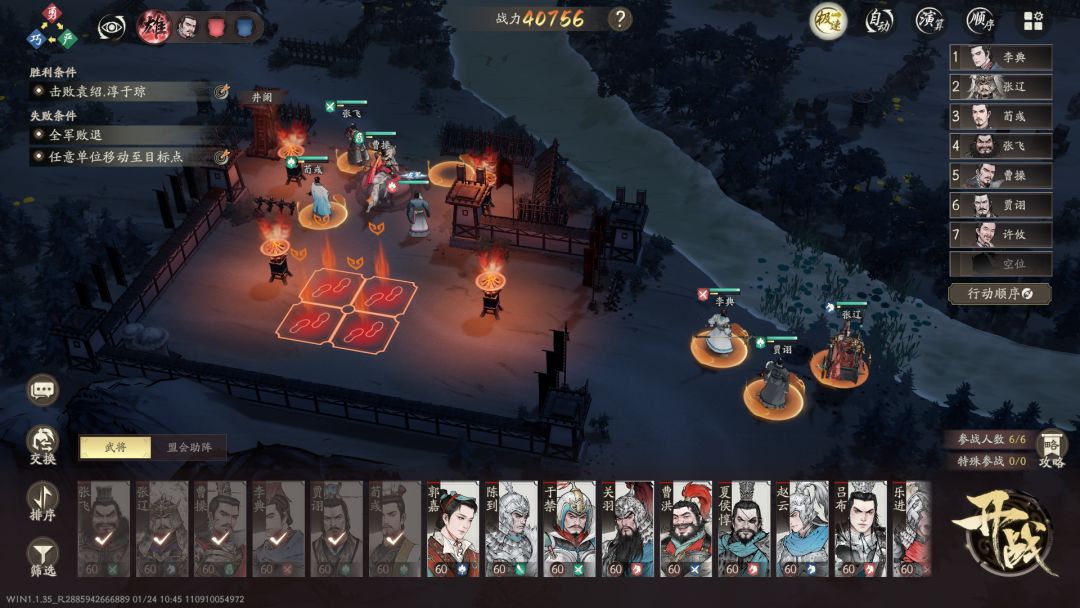The image size is (1080, 608).
Task: Open the settings grid menu
Action: point(1032,20)
